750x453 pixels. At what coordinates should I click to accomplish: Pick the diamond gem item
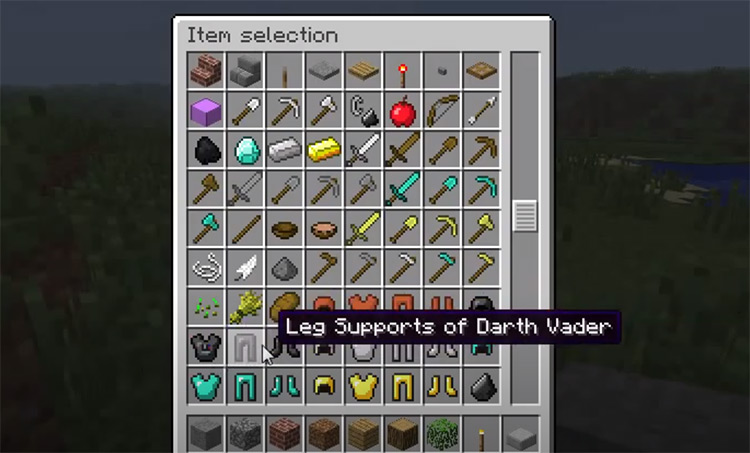coord(245,150)
